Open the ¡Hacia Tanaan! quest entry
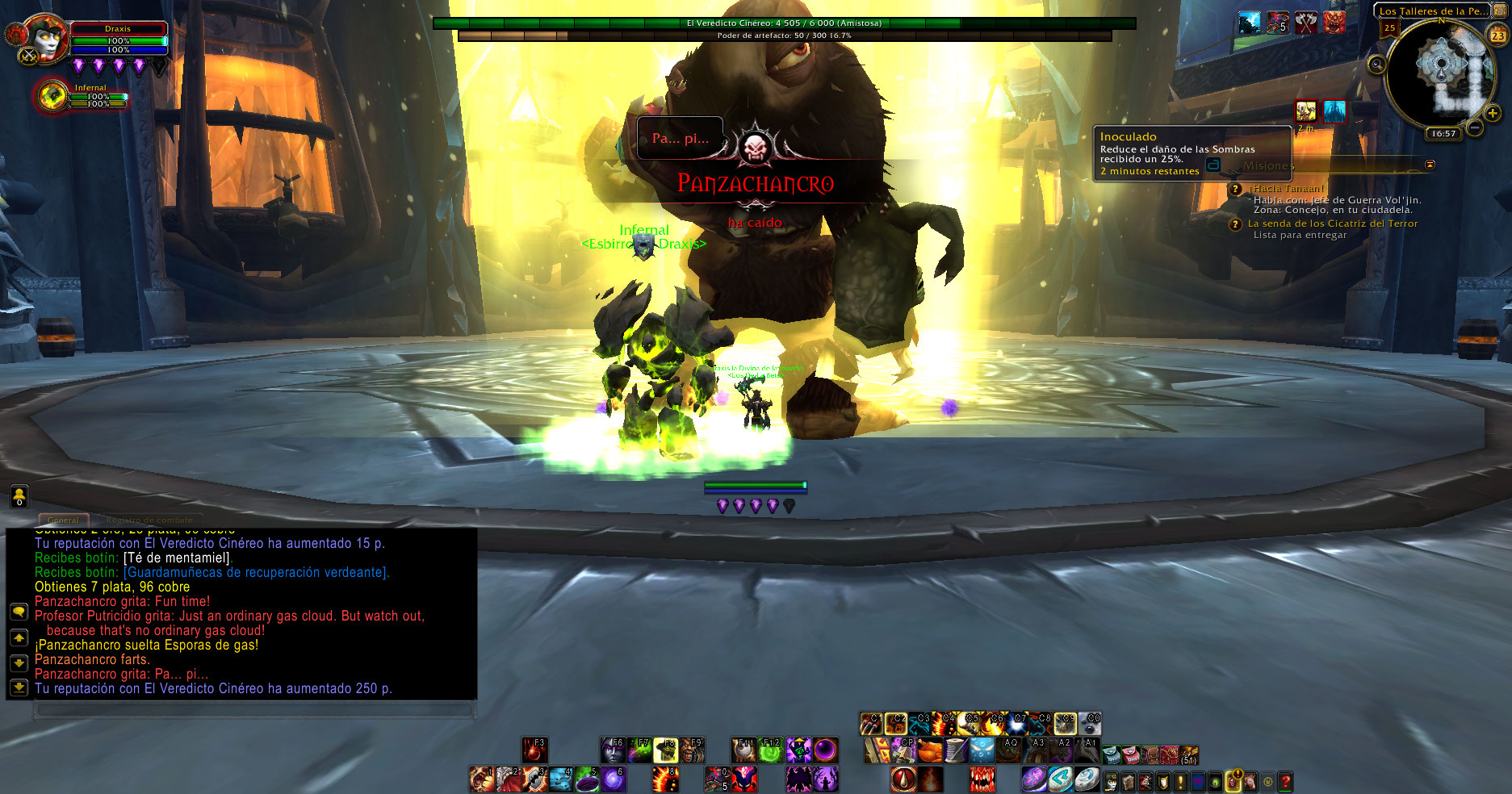 tap(1287, 189)
